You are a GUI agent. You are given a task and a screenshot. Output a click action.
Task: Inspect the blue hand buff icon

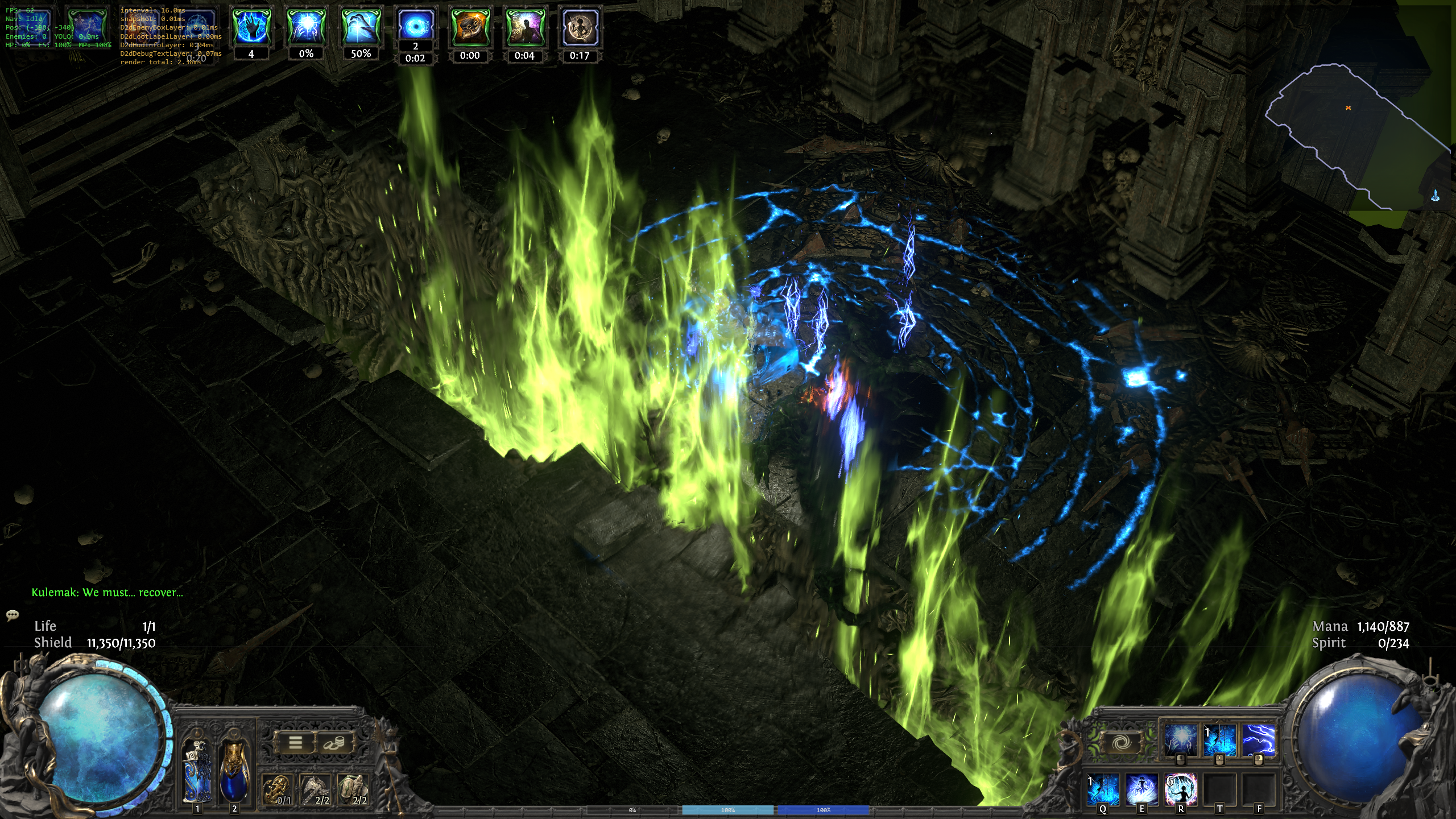[x=251, y=26]
